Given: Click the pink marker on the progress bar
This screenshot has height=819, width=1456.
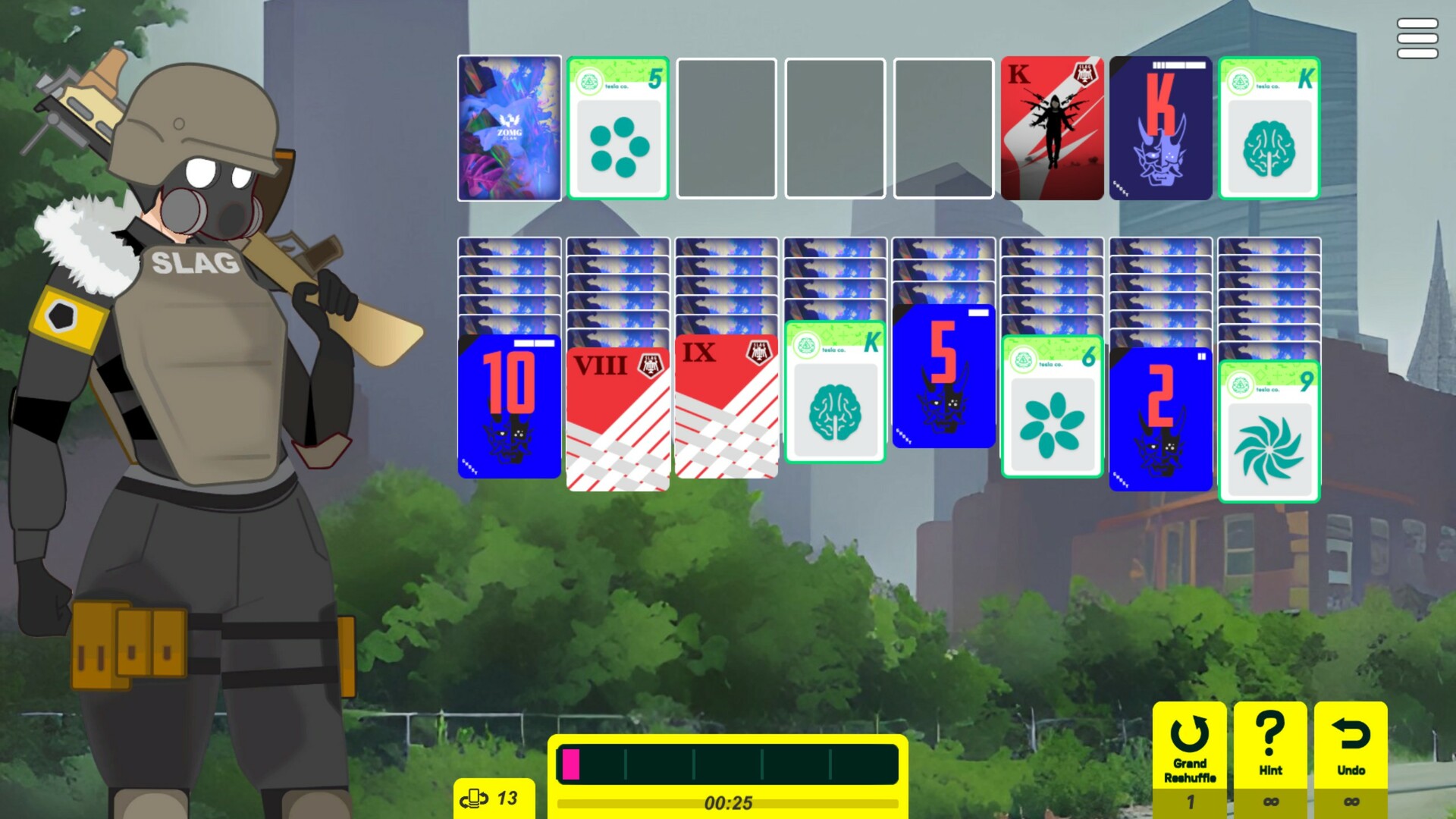Looking at the screenshot, I should [572, 766].
